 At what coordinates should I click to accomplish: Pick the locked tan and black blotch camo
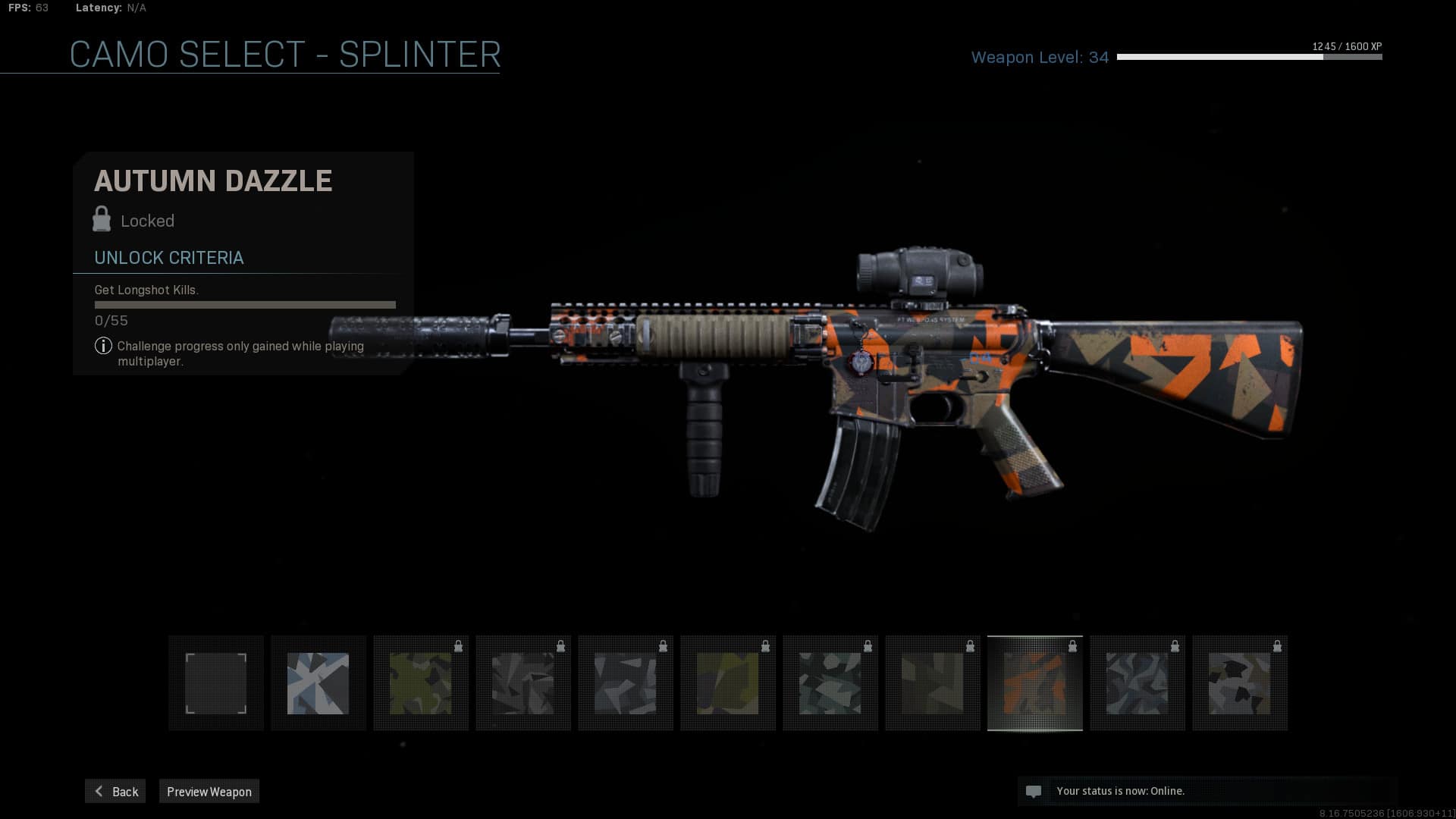point(1240,683)
